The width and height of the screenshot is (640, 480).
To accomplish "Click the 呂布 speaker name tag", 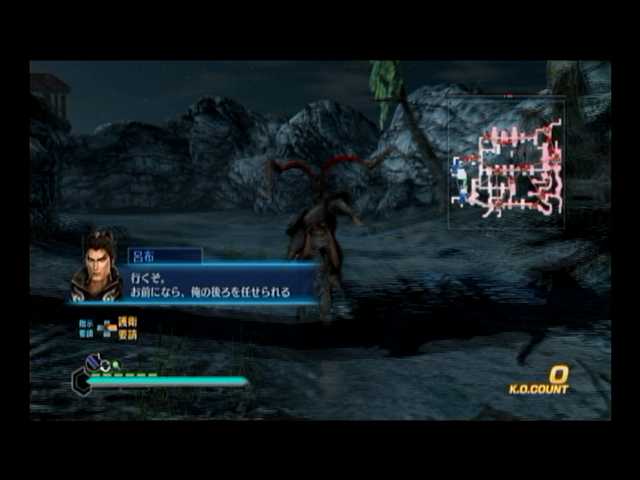I will [164, 256].
